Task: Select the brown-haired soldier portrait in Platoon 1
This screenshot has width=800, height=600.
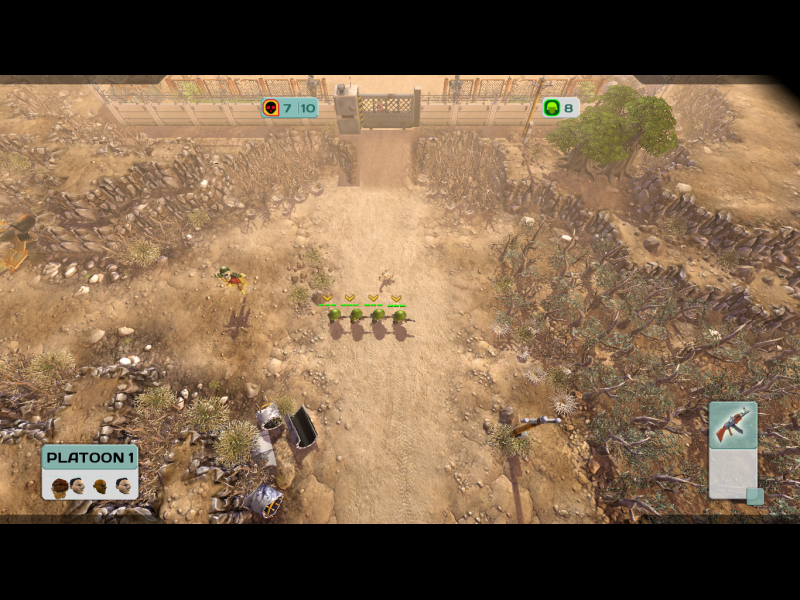Action: click(59, 486)
